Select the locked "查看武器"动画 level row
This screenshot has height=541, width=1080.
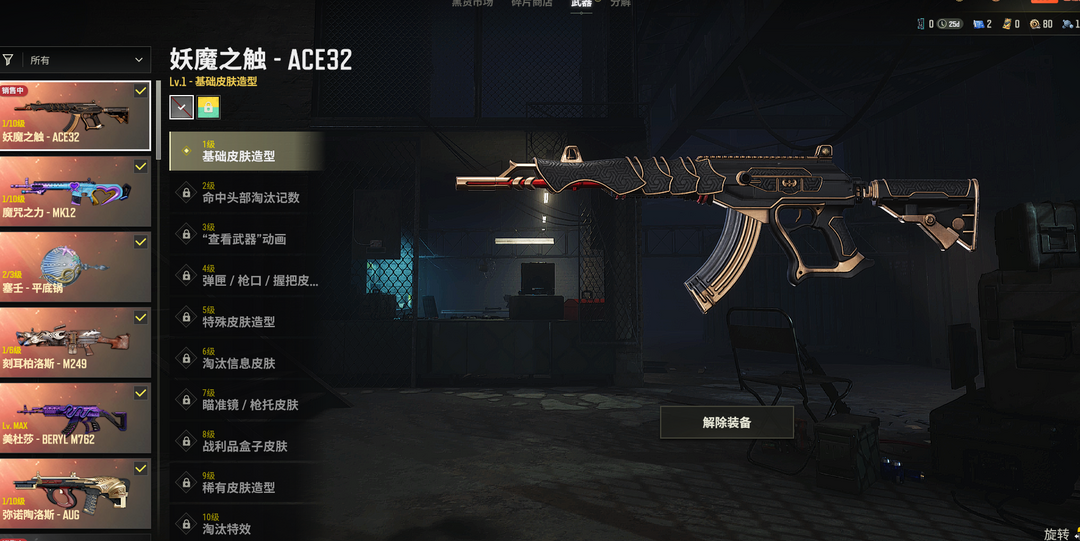pyautogui.click(x=246, y=234)
